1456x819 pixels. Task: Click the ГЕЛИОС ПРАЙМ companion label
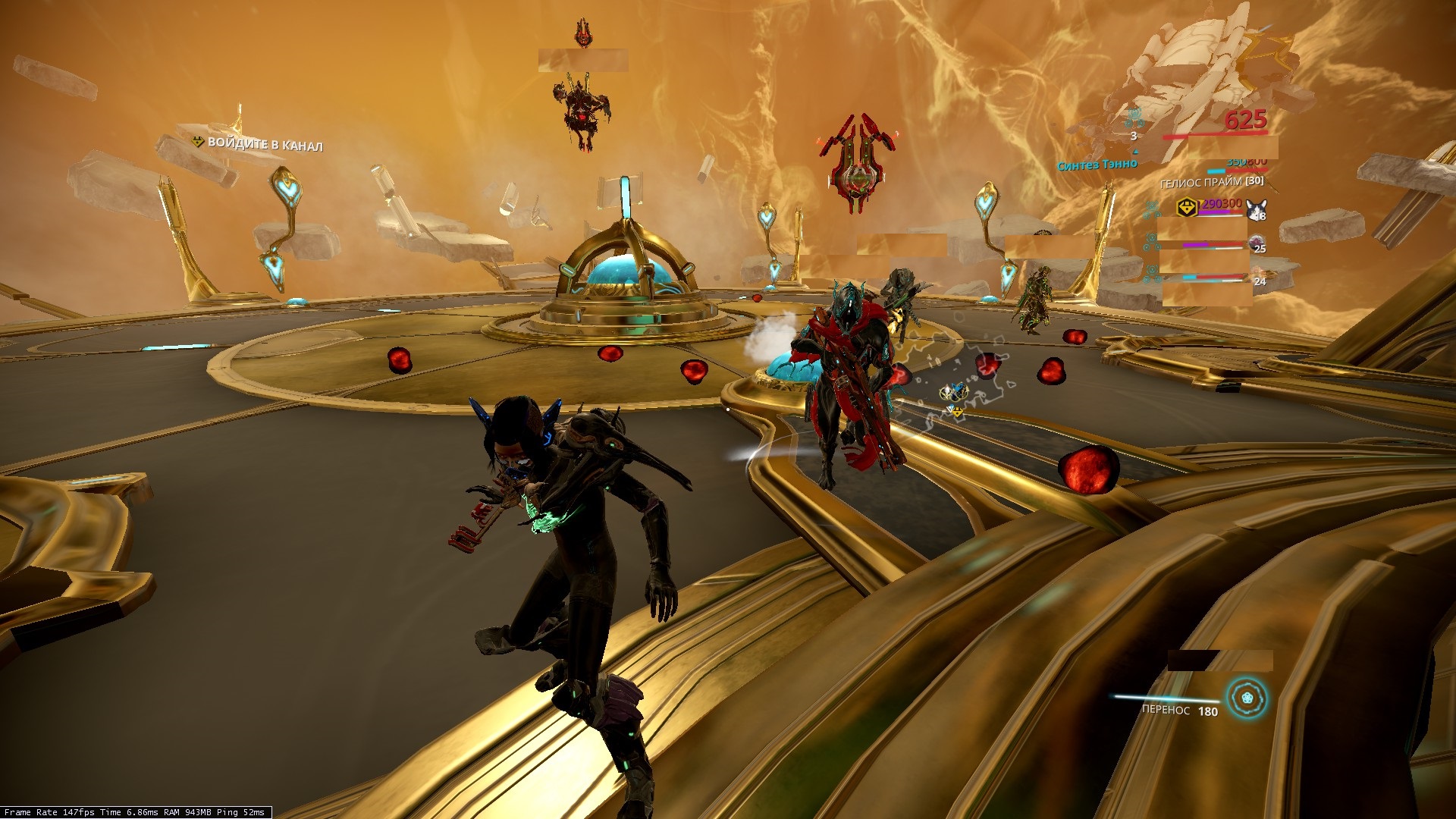coord(1211,182)
